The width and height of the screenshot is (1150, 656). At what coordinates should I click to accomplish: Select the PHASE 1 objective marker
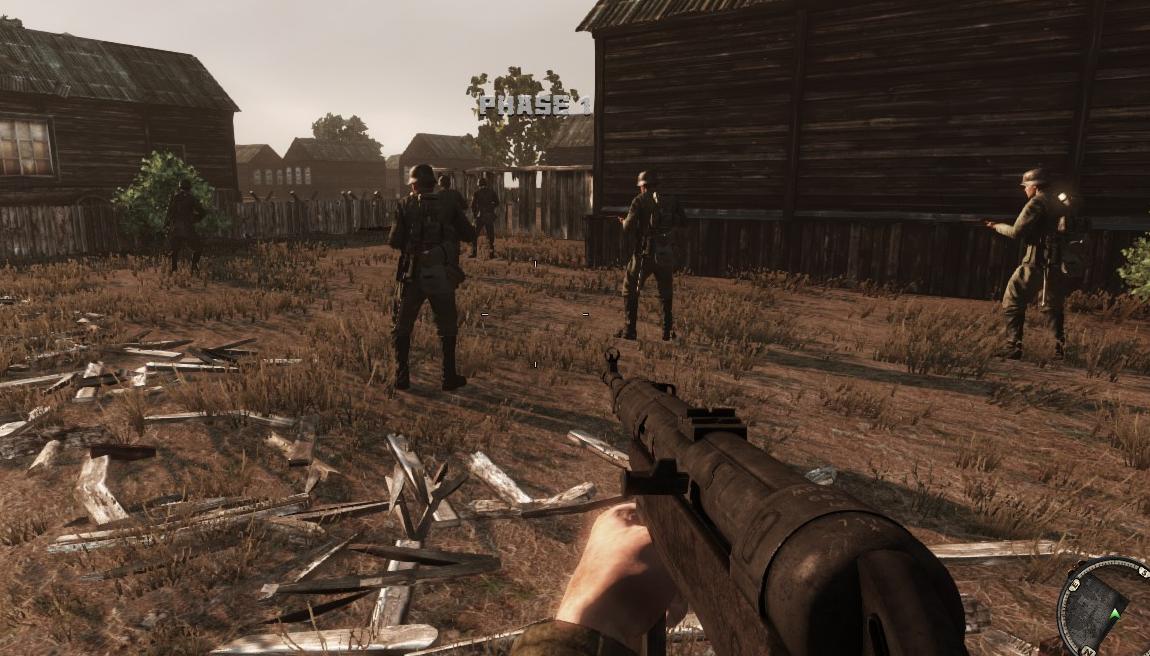pos(534,104)
